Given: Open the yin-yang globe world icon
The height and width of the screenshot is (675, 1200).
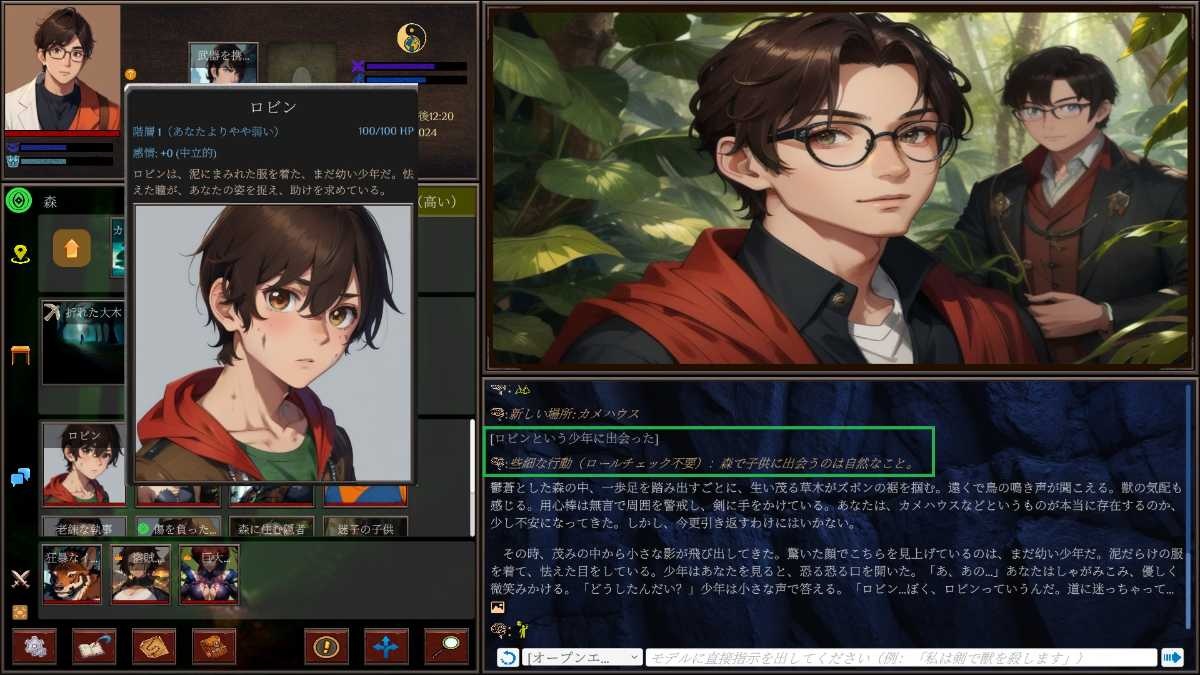Looking at the screenshot, I should [x=411, y=38].
